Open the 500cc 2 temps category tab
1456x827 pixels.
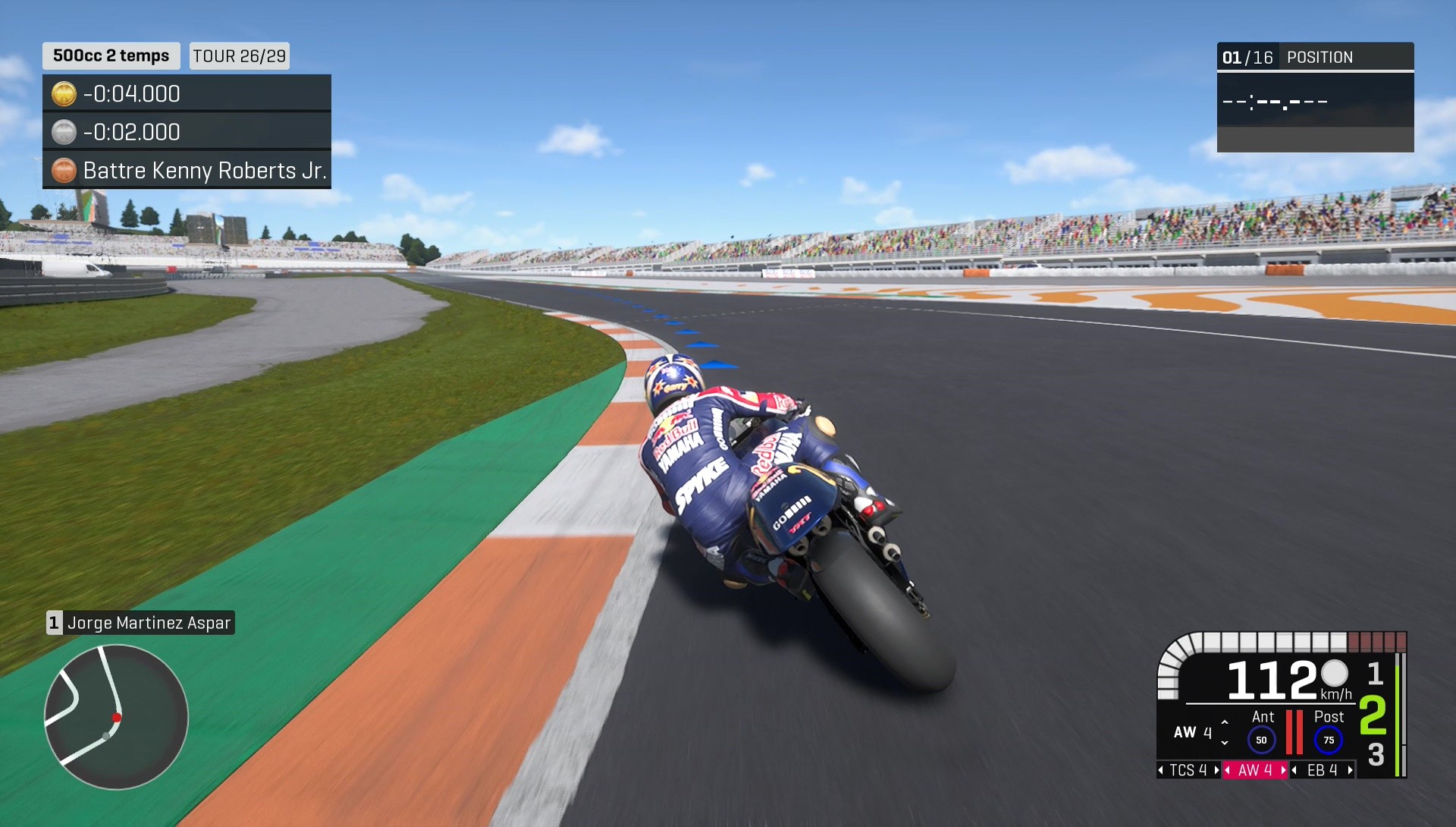[x=110, y=55]
